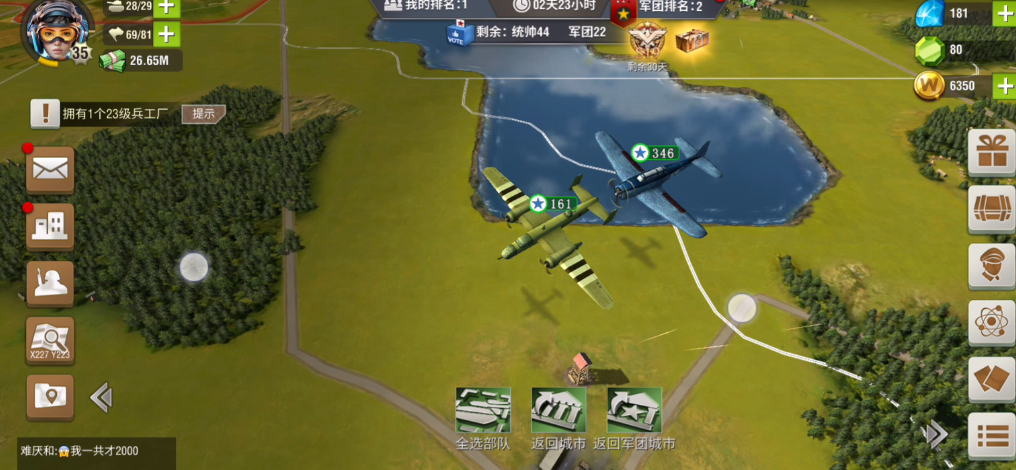Image resolution: width=1016 pixels, height=470 pixels.
Task: Tap the 提示 hint button
Action: [203, 114]
